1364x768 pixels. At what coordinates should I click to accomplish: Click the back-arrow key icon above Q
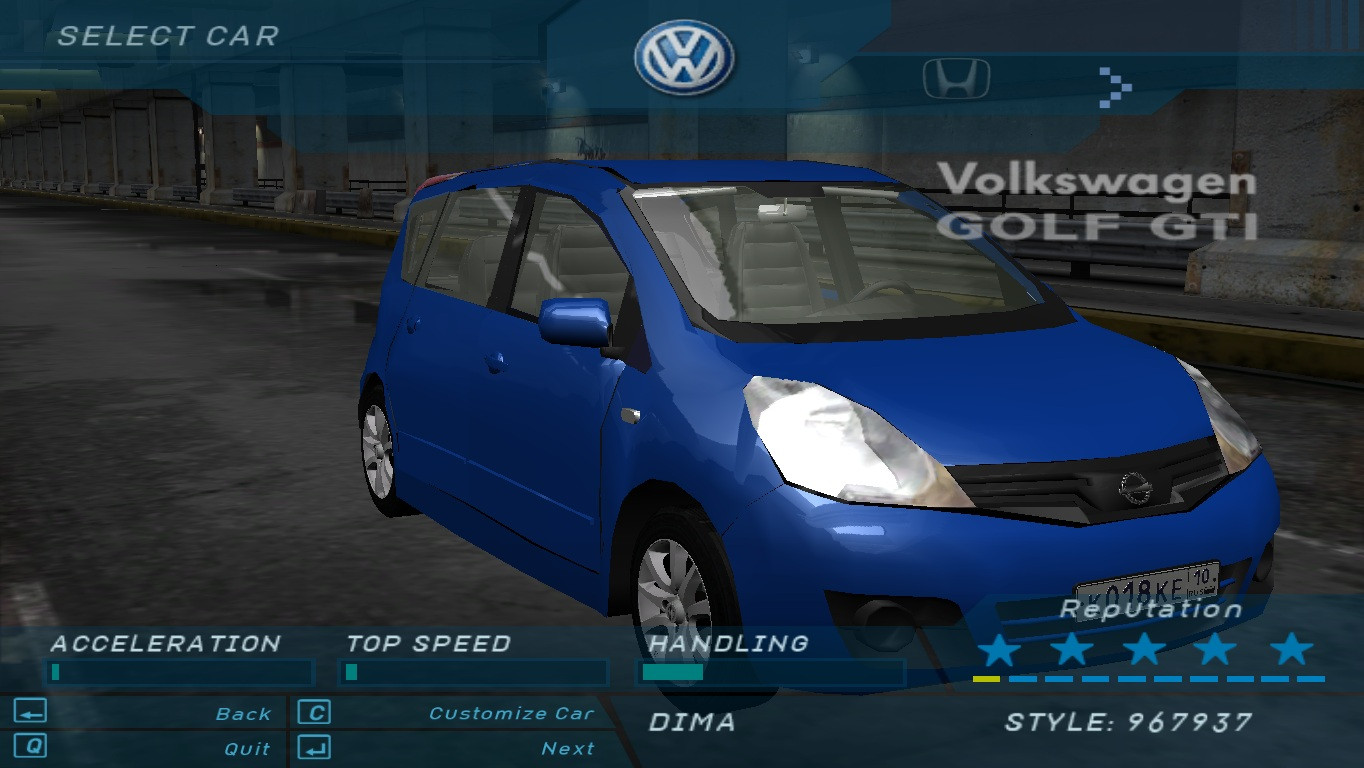tap(30, 712)
